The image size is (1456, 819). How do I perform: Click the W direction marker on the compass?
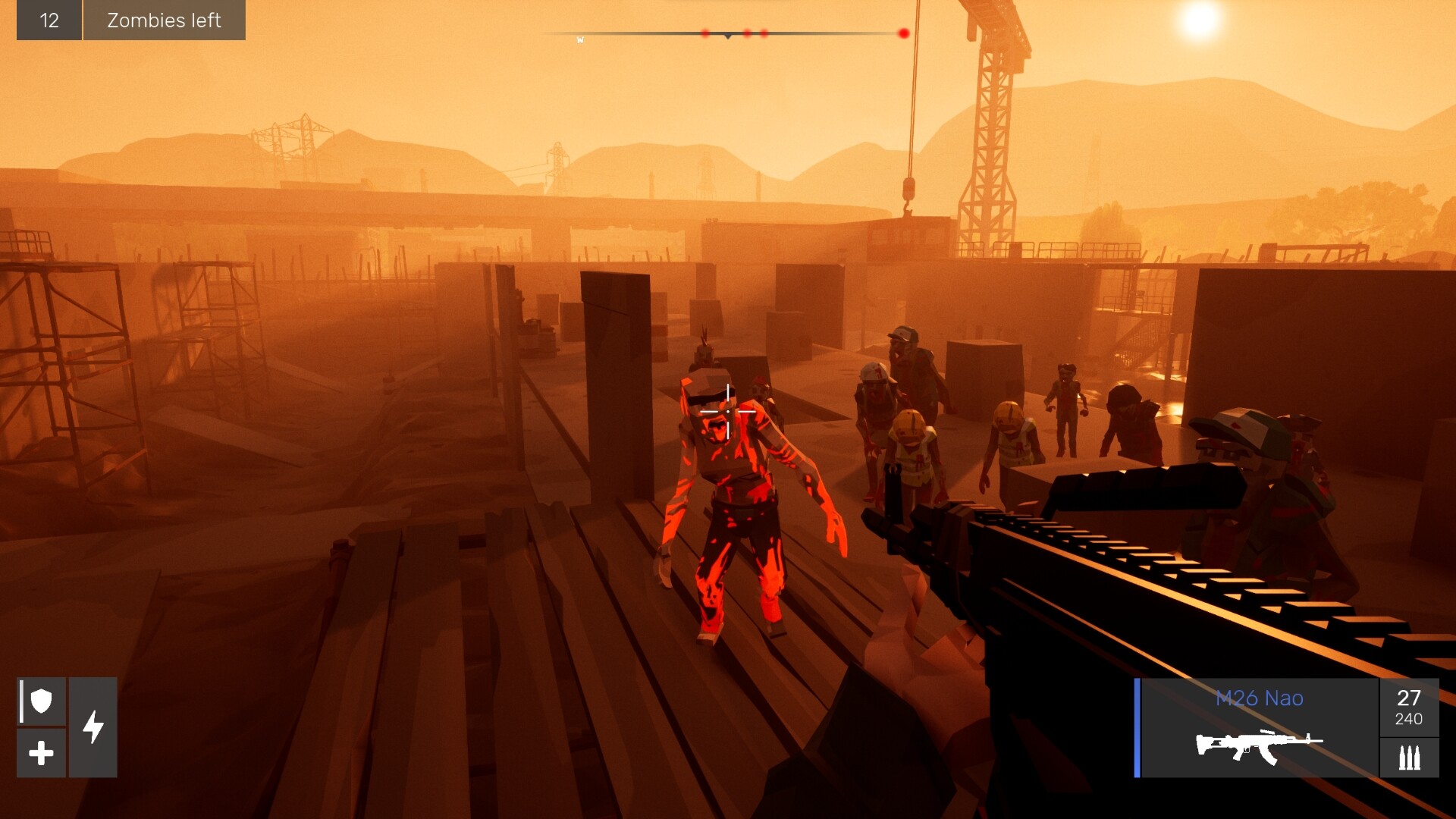tap(580, 38)
